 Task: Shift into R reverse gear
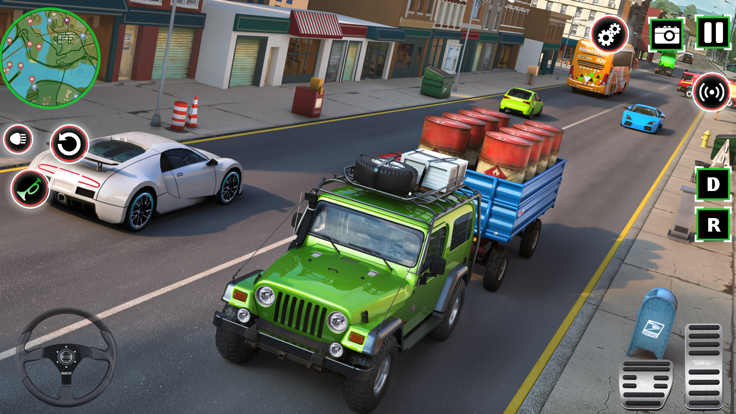(713, 225)
